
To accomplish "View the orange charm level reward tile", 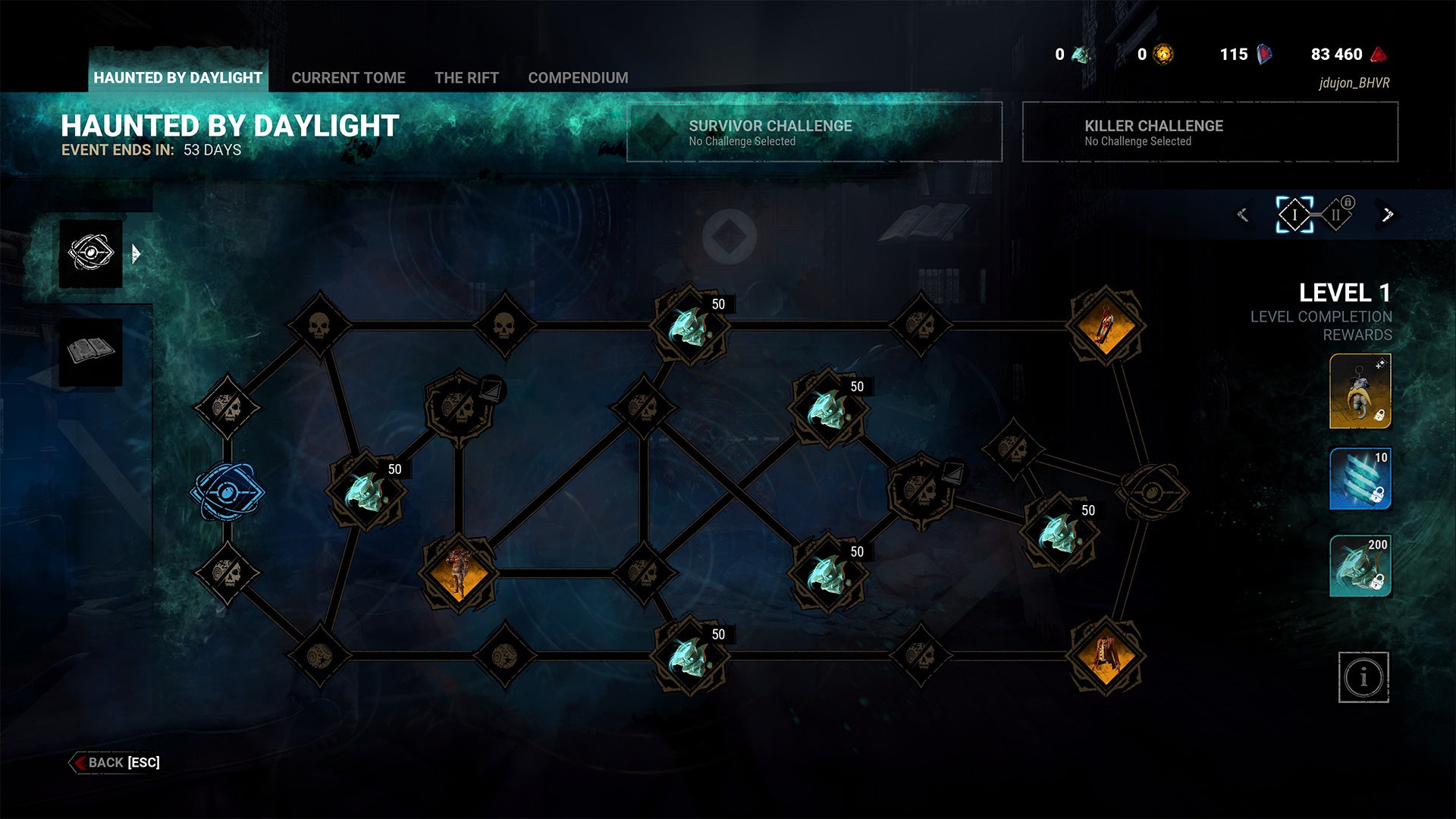I will [x=1360, y=391].
